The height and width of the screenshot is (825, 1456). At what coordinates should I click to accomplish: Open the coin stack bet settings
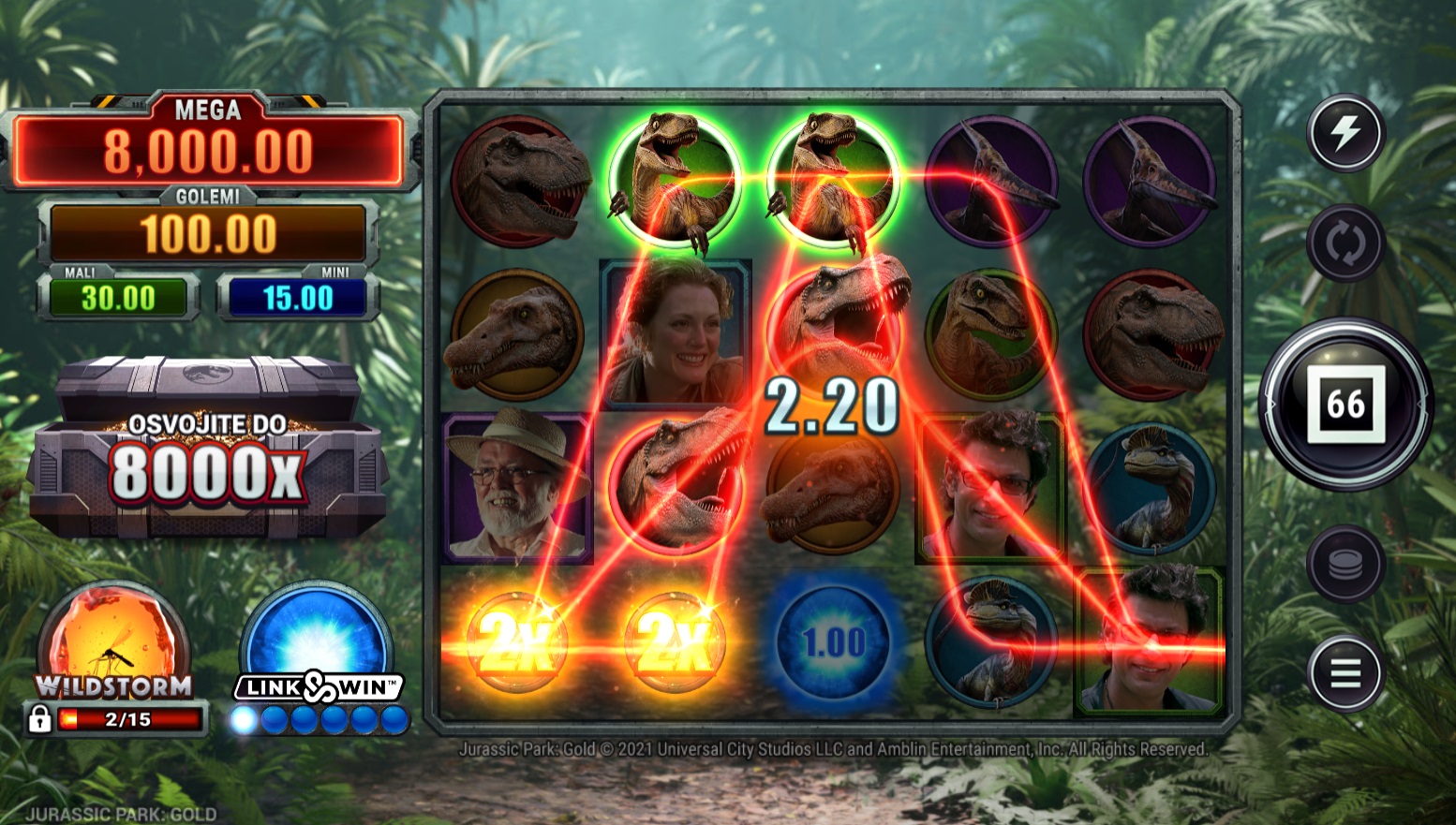1345,563
